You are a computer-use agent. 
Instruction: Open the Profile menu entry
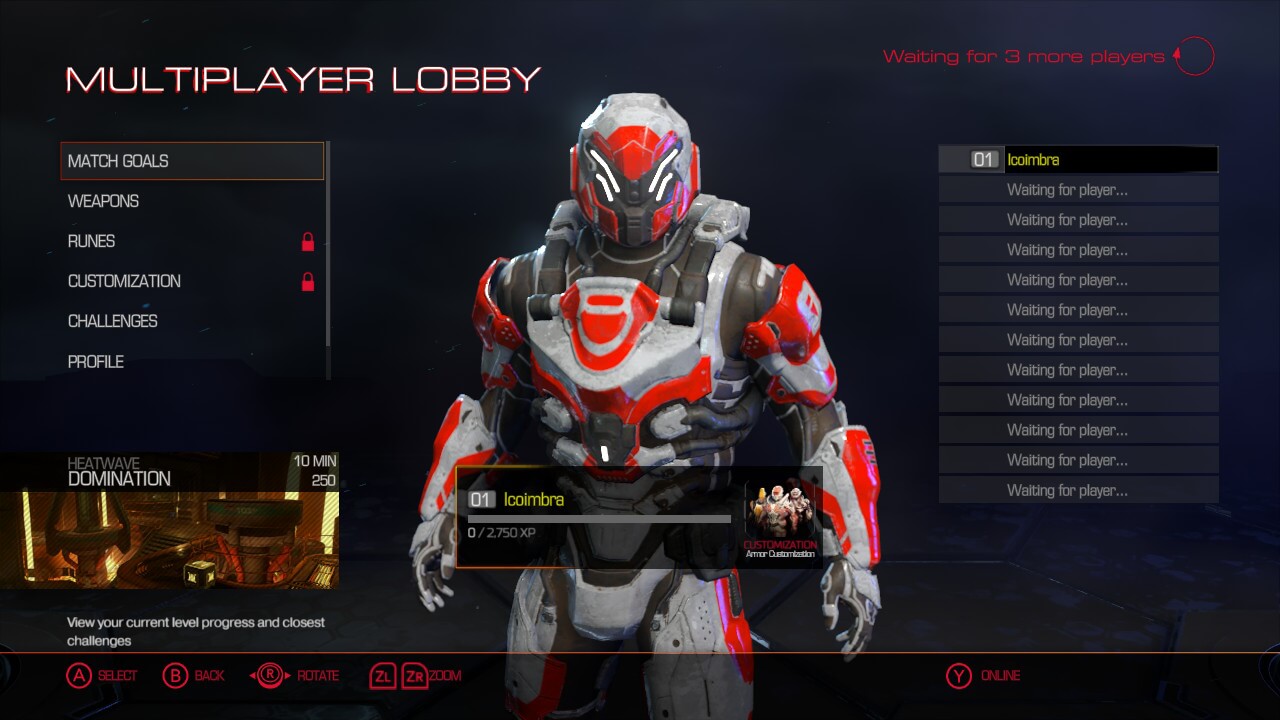pyautogui.click(x=96, y=361)
